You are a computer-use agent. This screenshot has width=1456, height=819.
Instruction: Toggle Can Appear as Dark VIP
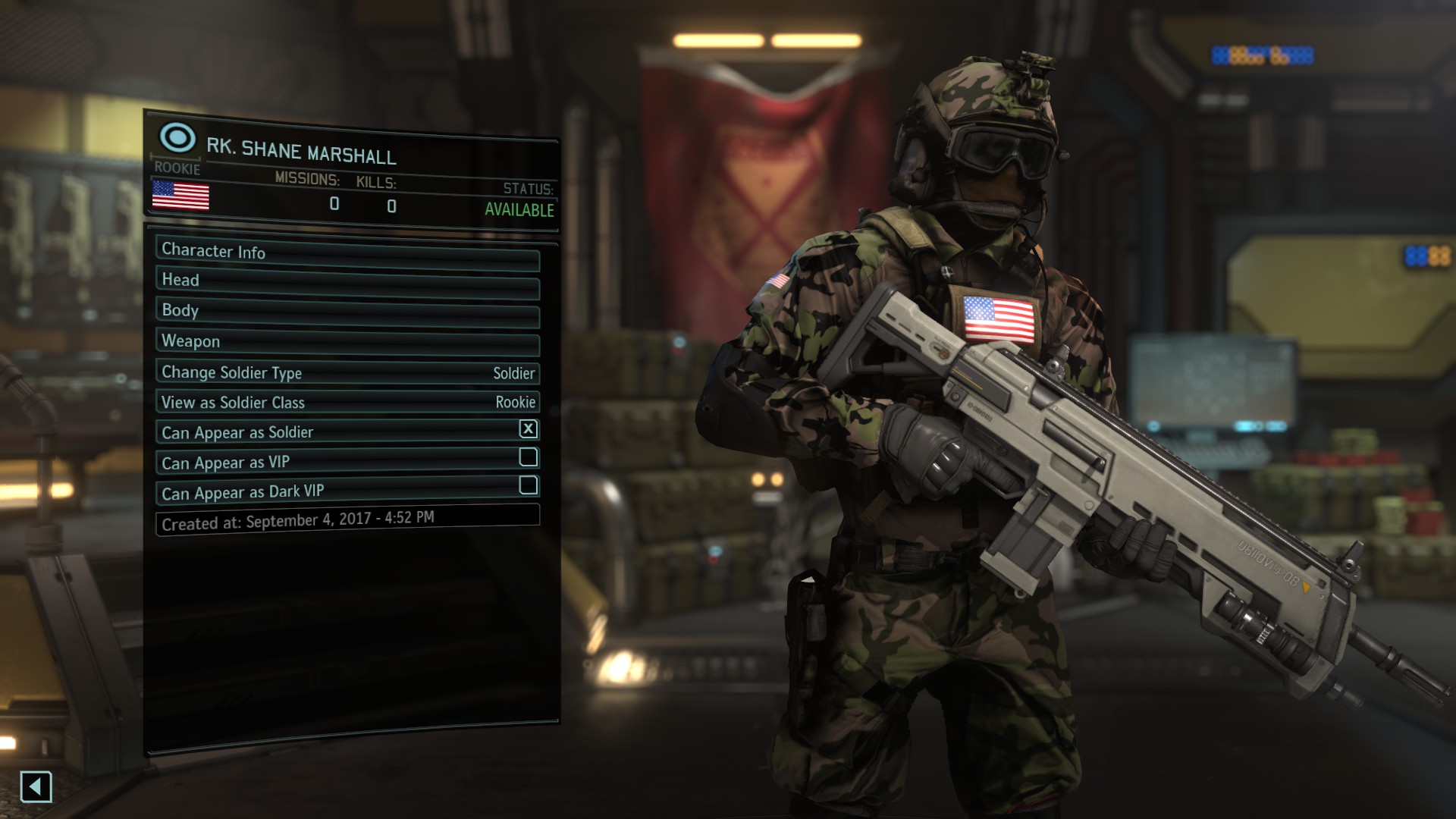coord(528,485)
